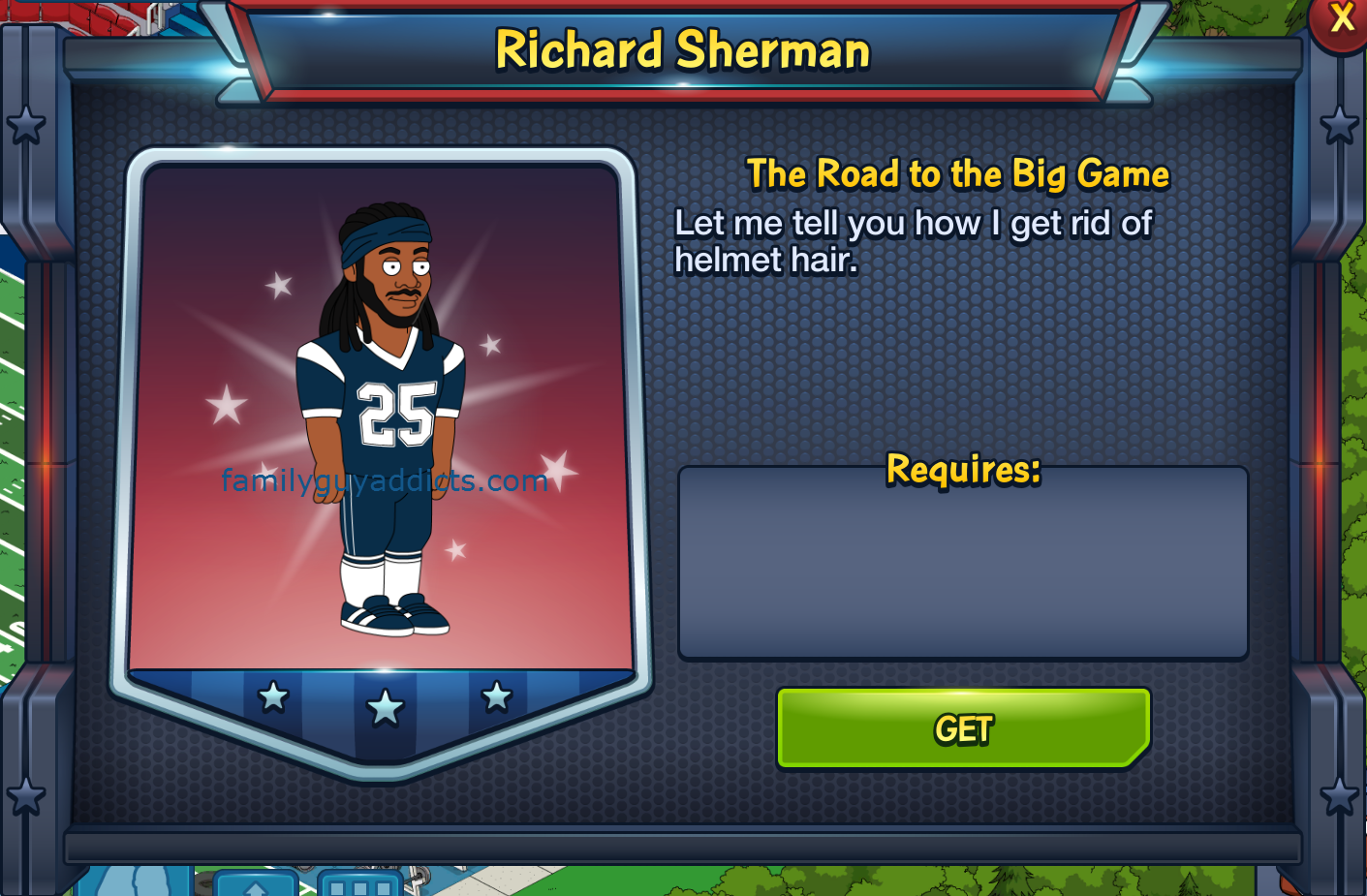
Task: Select the helmet hair dialogue text
Action: (x=914, y=241)
